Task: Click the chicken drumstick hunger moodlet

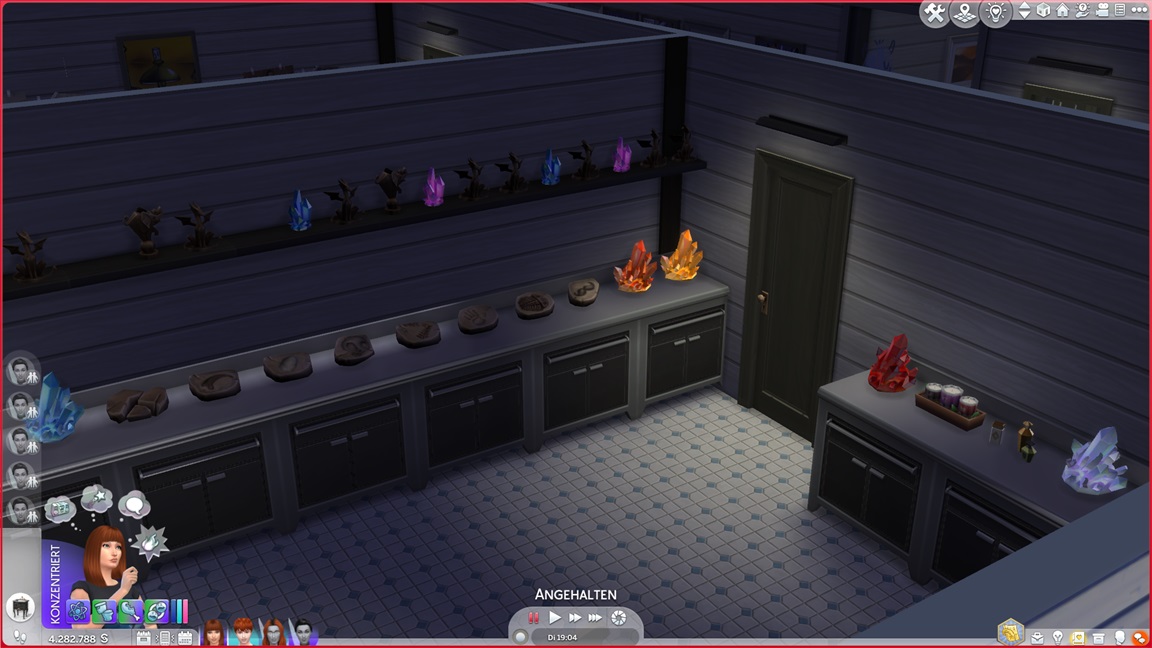Action: (x=131, y=610)
